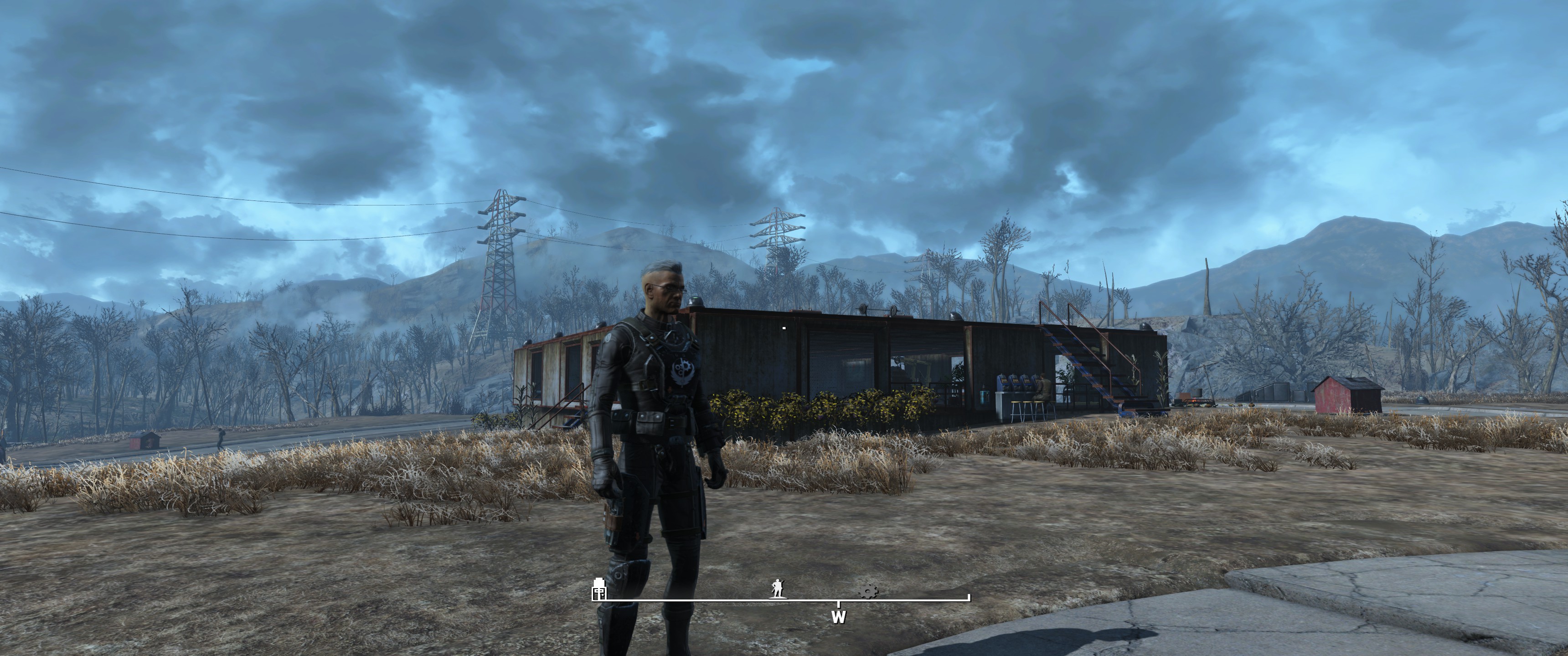The width and height of the screenshot is (1568, 656).
Task: Click the W heading on the compass
Action: [838, 617]
